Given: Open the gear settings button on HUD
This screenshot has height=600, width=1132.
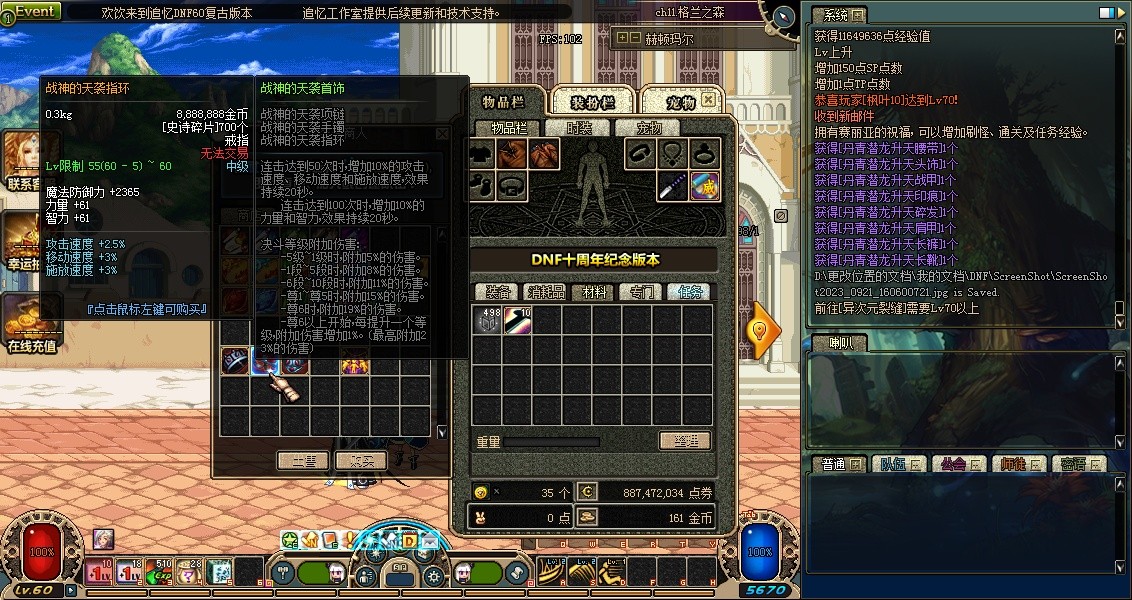Looking at the screenshot, I should [434, 575].
